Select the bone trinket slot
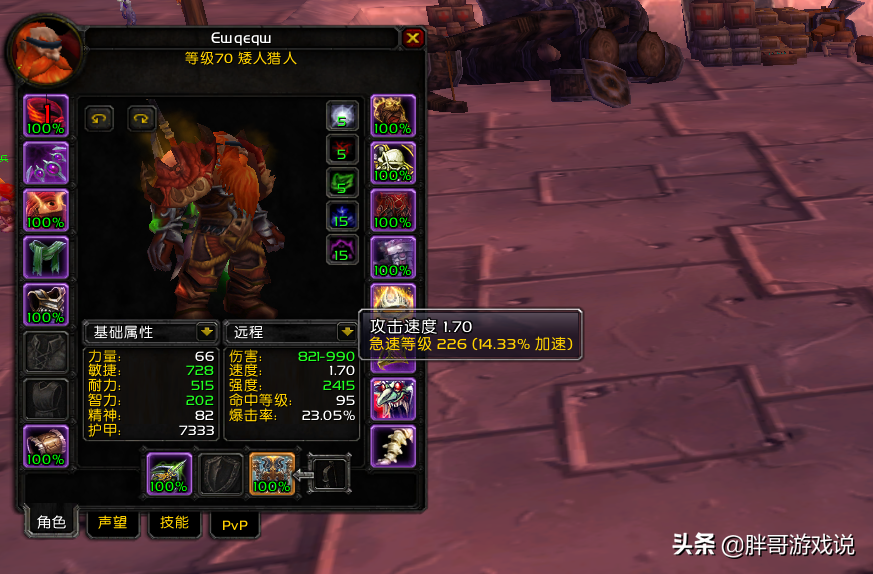Screen dimensions: 873x574 click(392, 446)
